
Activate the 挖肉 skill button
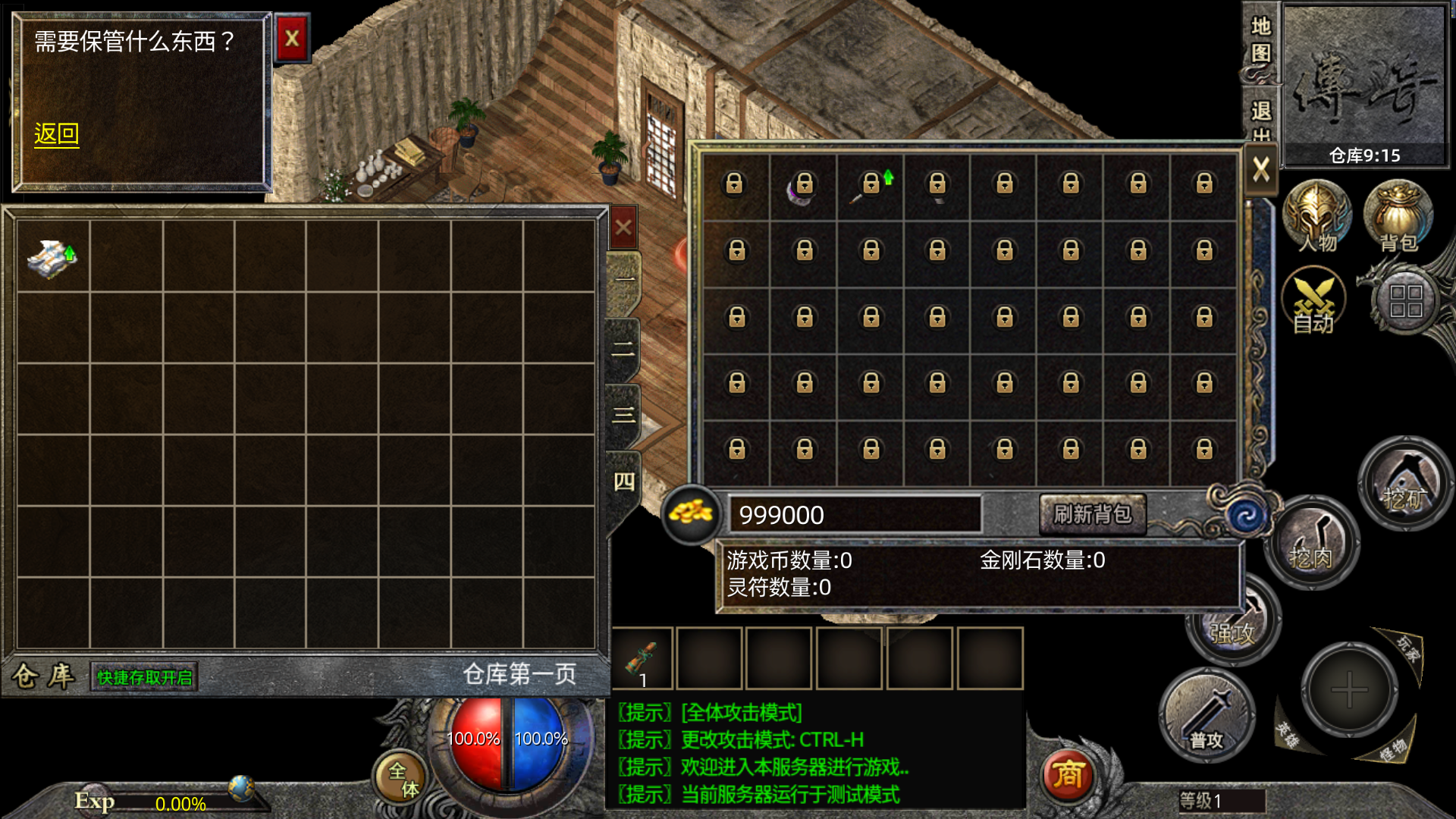pos(1310,542)
